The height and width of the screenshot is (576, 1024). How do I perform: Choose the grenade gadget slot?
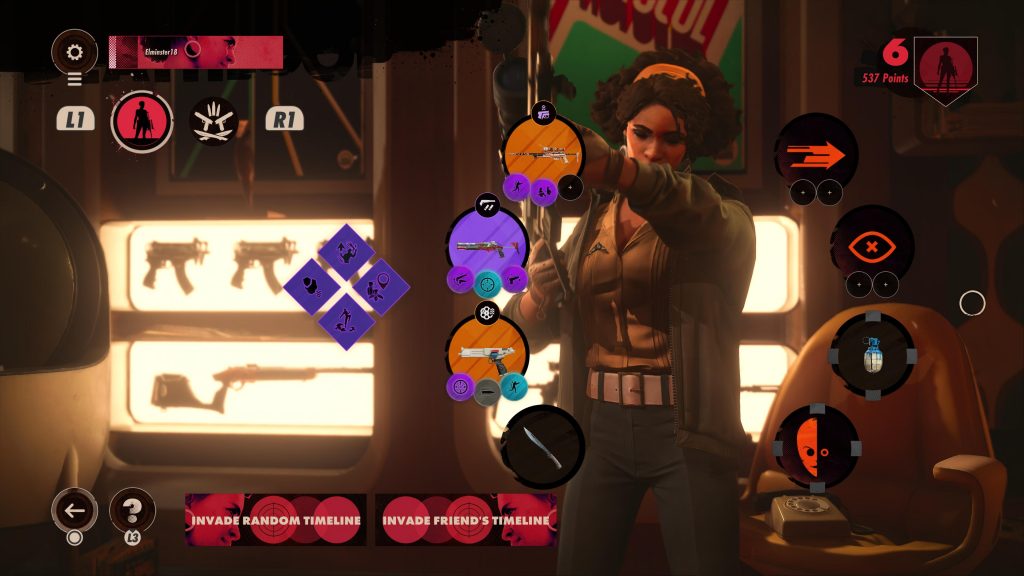[872, 355]
